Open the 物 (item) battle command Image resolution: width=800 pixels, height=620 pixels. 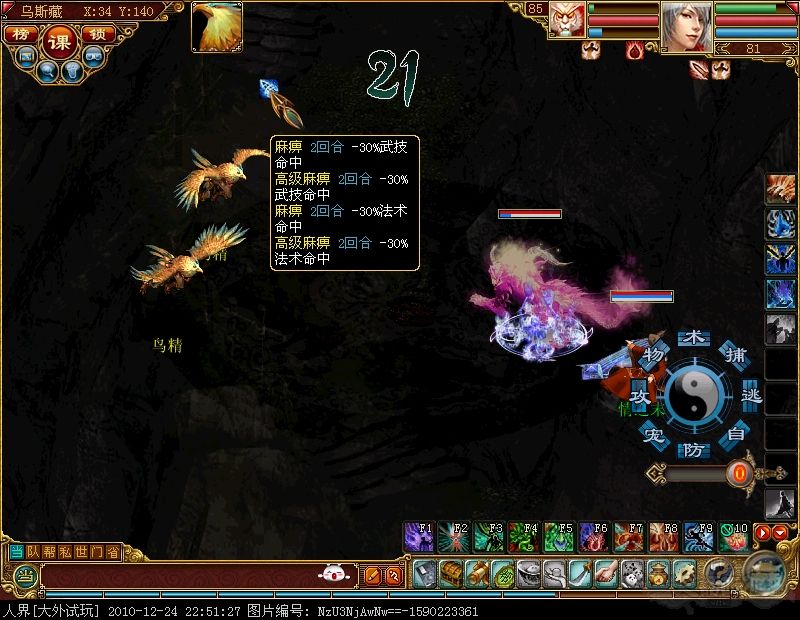pos(654,356)
